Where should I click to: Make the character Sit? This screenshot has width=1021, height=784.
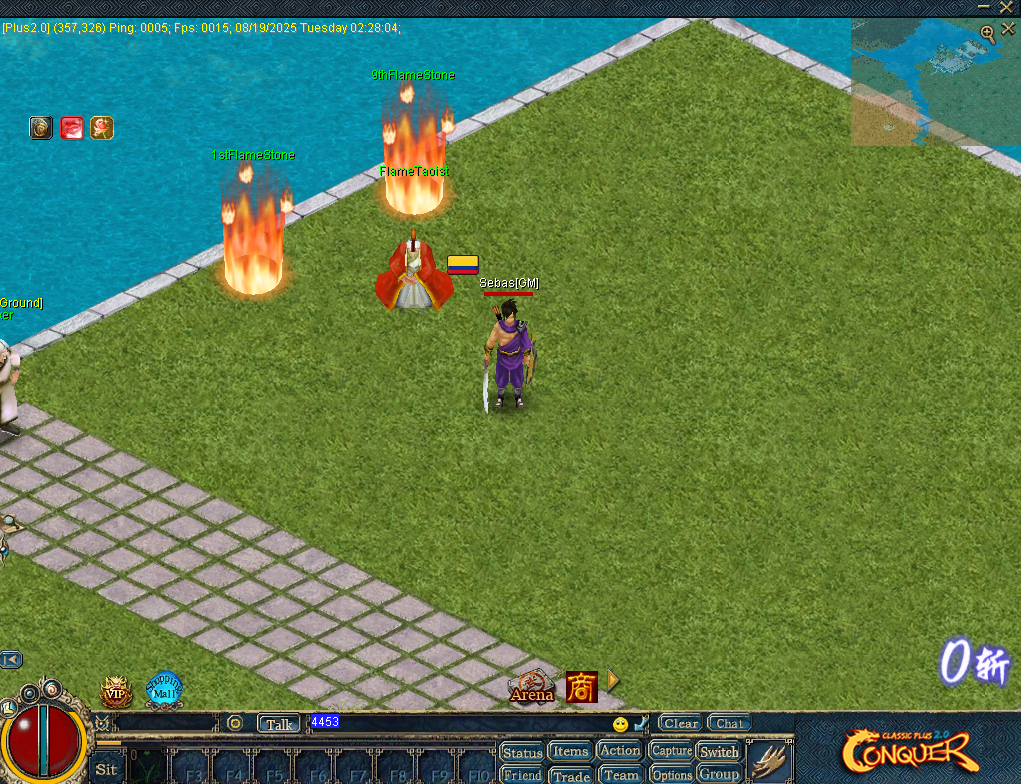[106, 769]
